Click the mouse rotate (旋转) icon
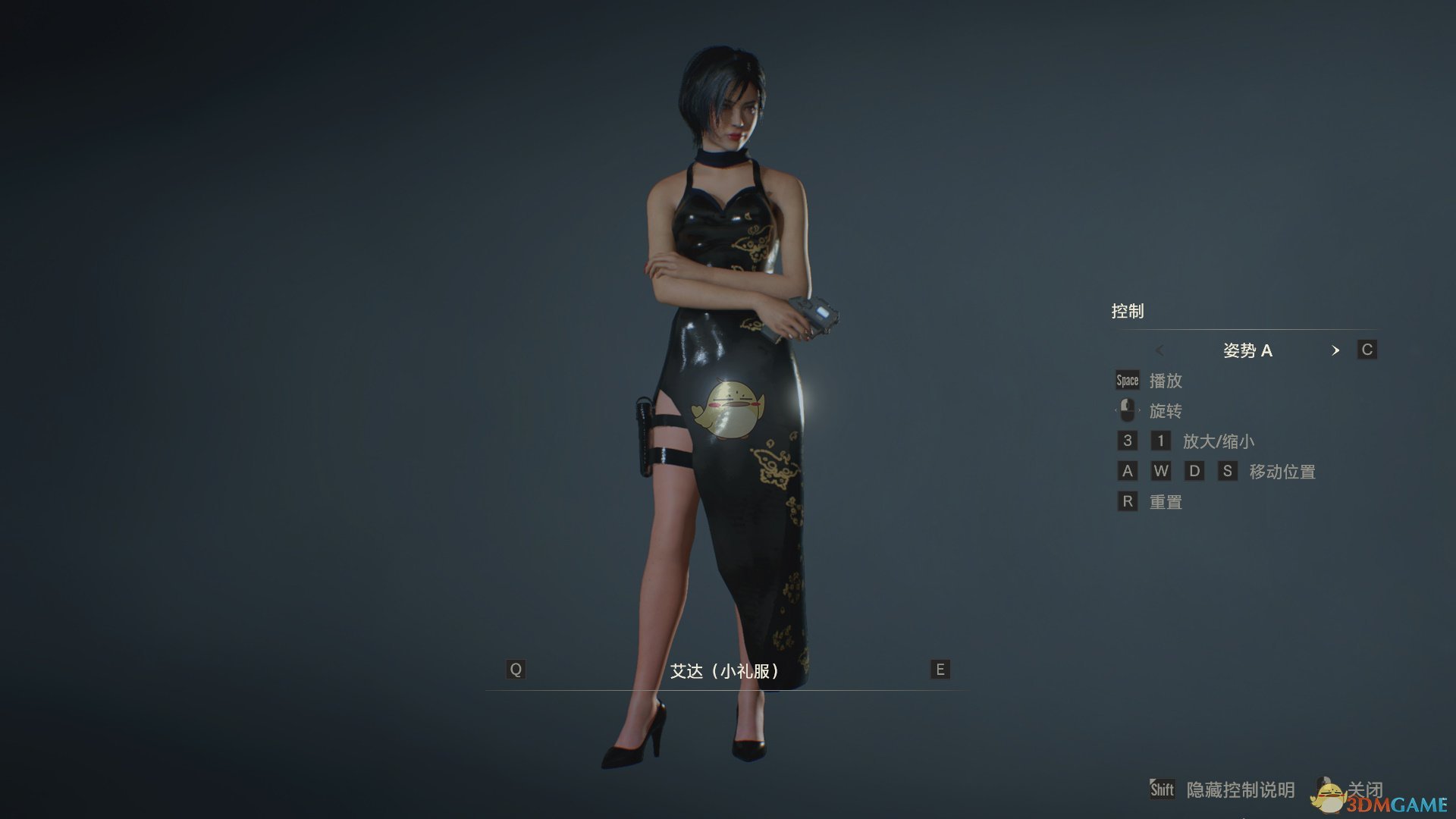Viewport: 1456px width, 819px height. pos(1128,410)
